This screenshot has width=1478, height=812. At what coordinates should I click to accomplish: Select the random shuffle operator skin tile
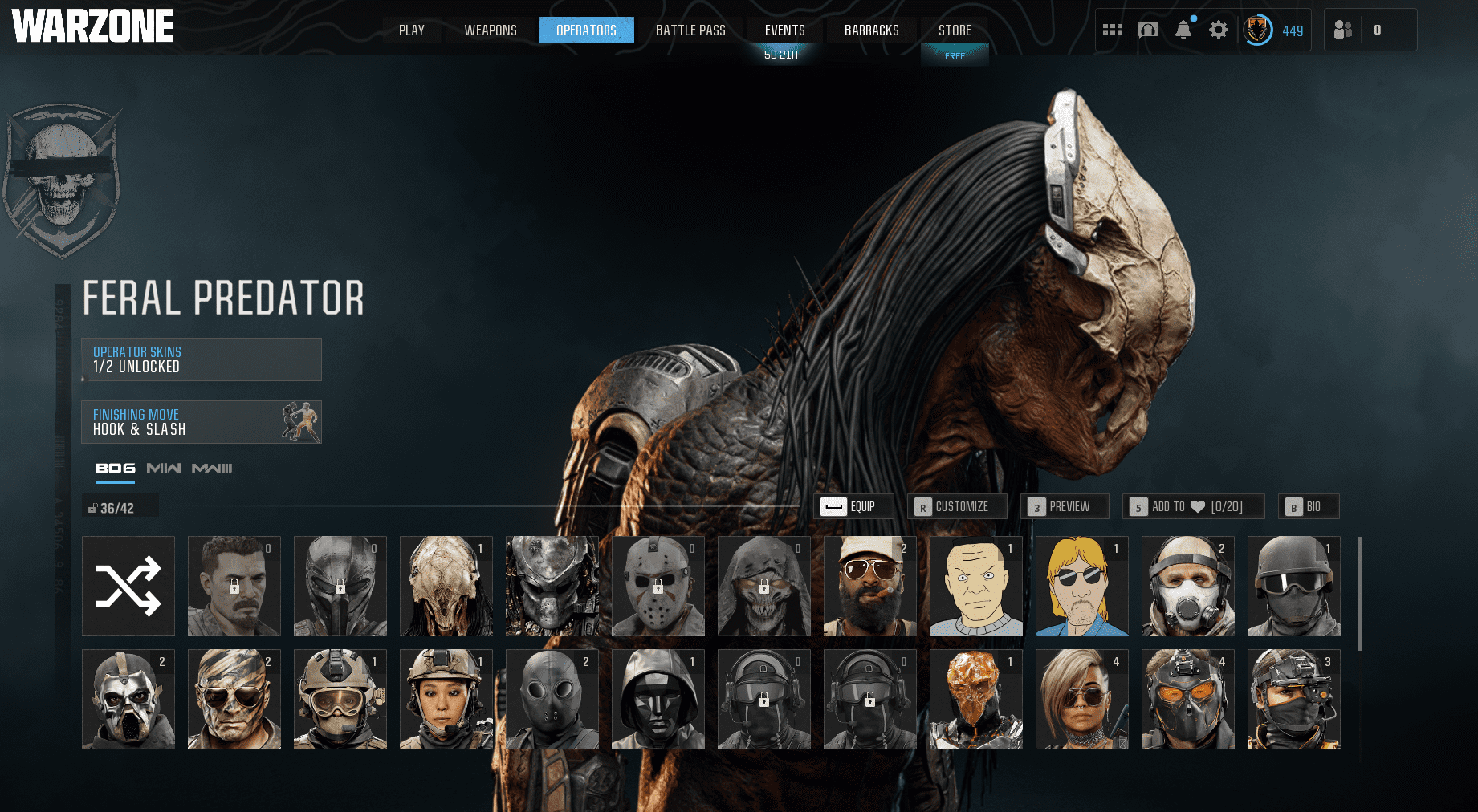(x=128, y=586)
